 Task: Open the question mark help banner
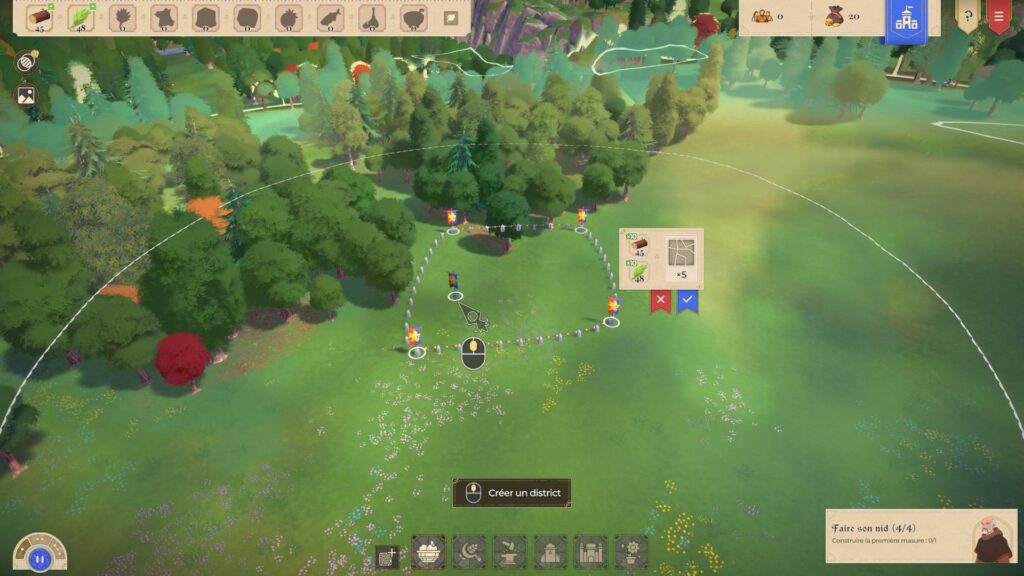pos(967,17)
